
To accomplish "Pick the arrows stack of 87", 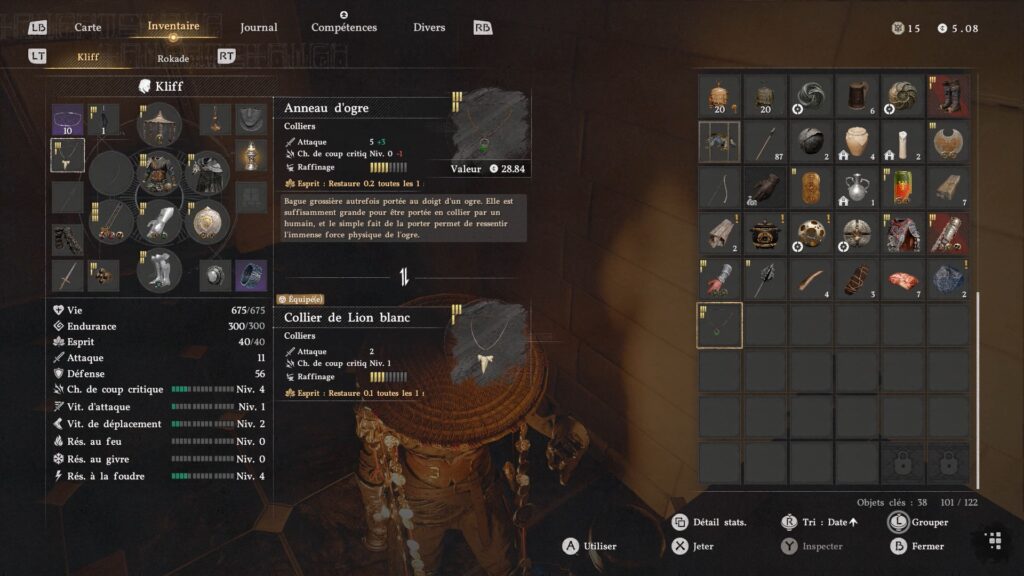I will tap(765, 142).
